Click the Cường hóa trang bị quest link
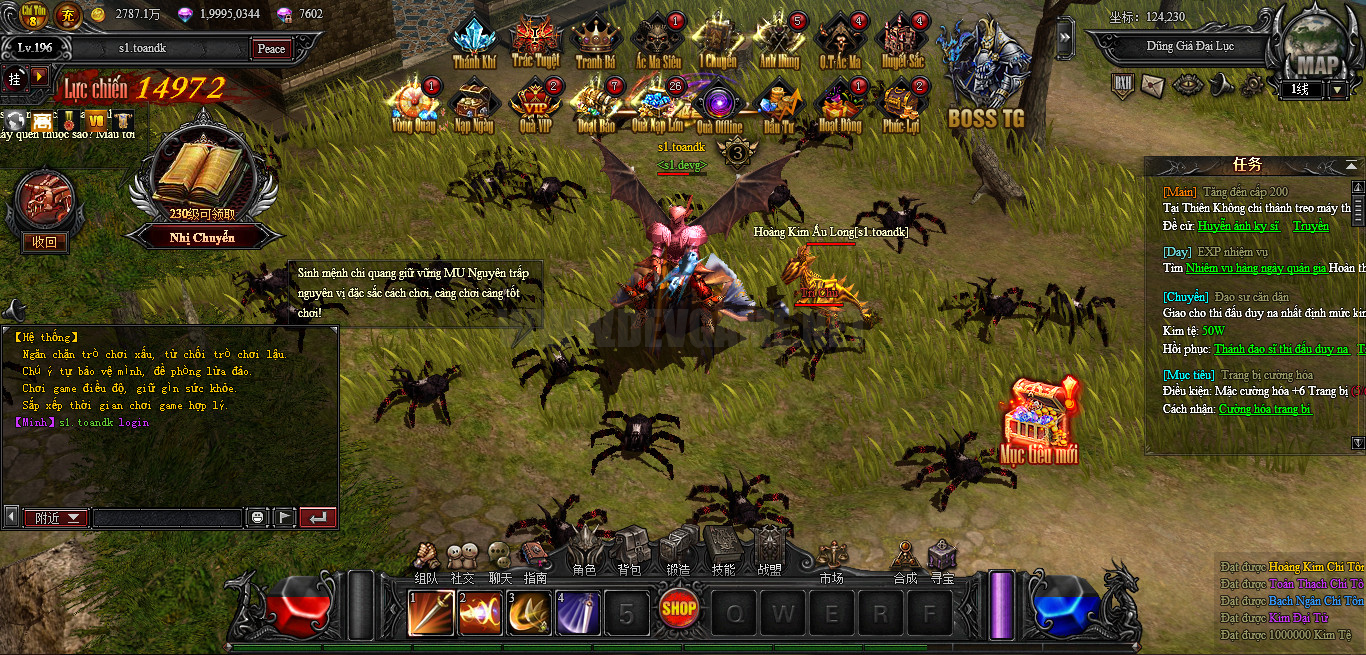Screen dimensions: 1366x655 [1265, 409]
